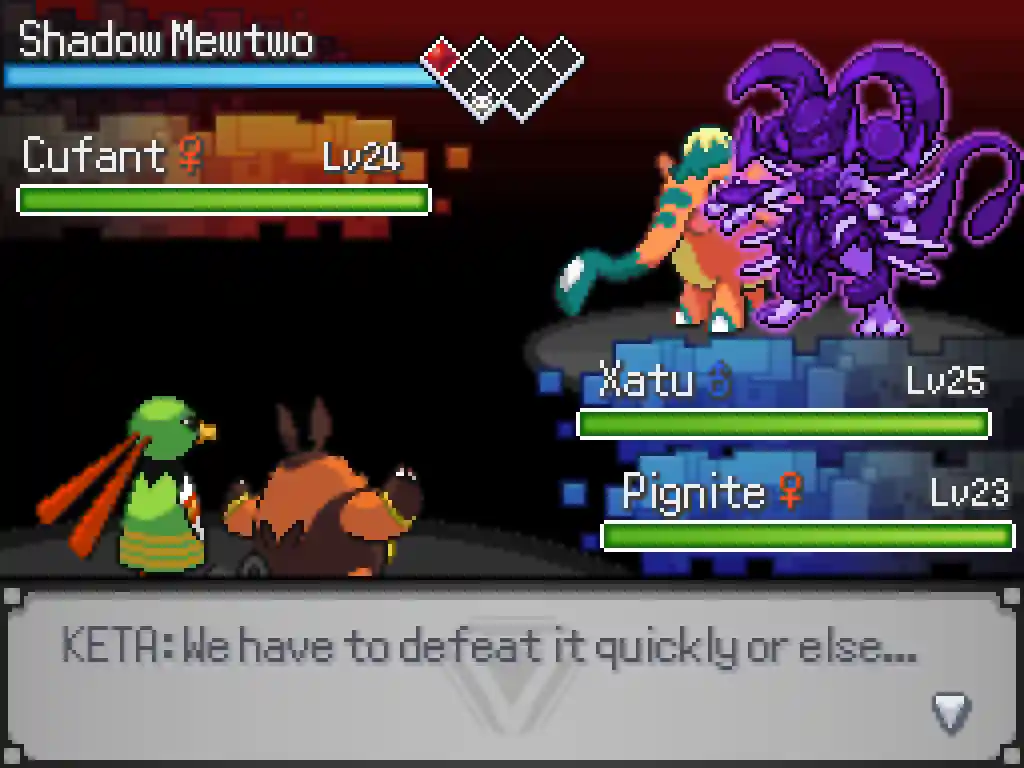This screenshot has height=768, width=1024.
Task: Advance dialogue with the down arrow
Action: pos(952,712)
